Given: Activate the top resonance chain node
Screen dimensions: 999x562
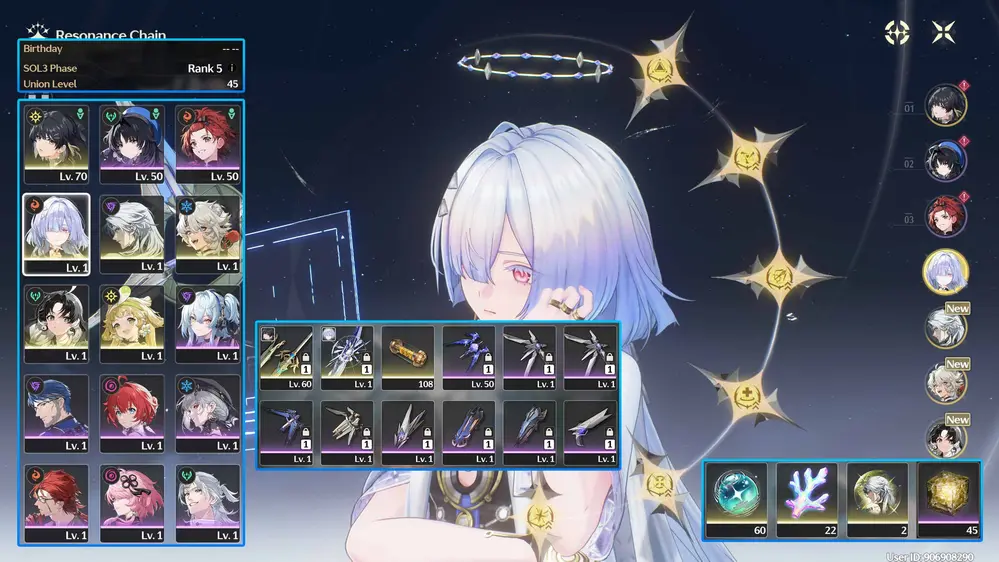Looking at the screenshot, I should click(661, 68).
